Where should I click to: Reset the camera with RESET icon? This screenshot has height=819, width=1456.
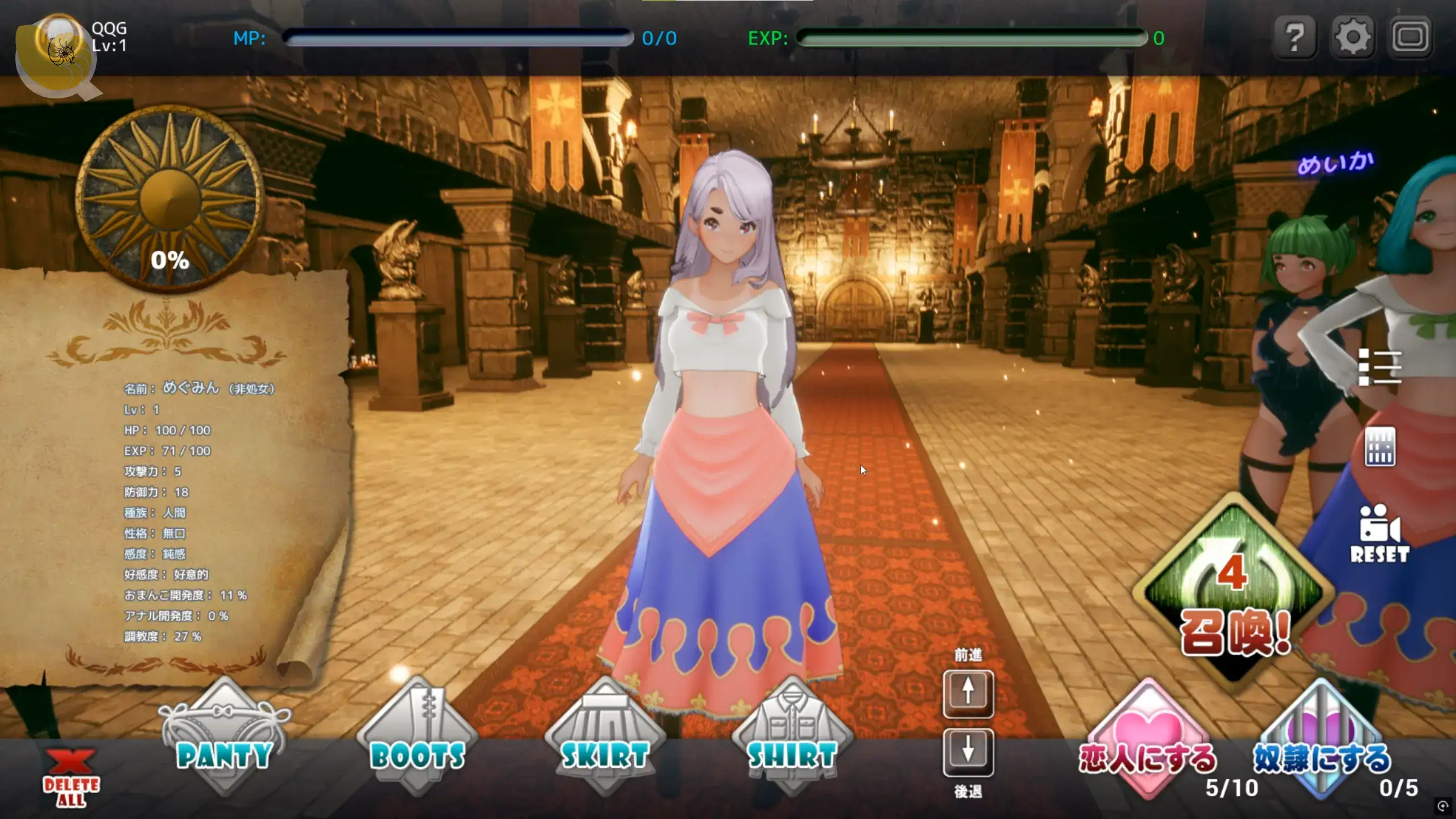click(x=1379, y=533)
